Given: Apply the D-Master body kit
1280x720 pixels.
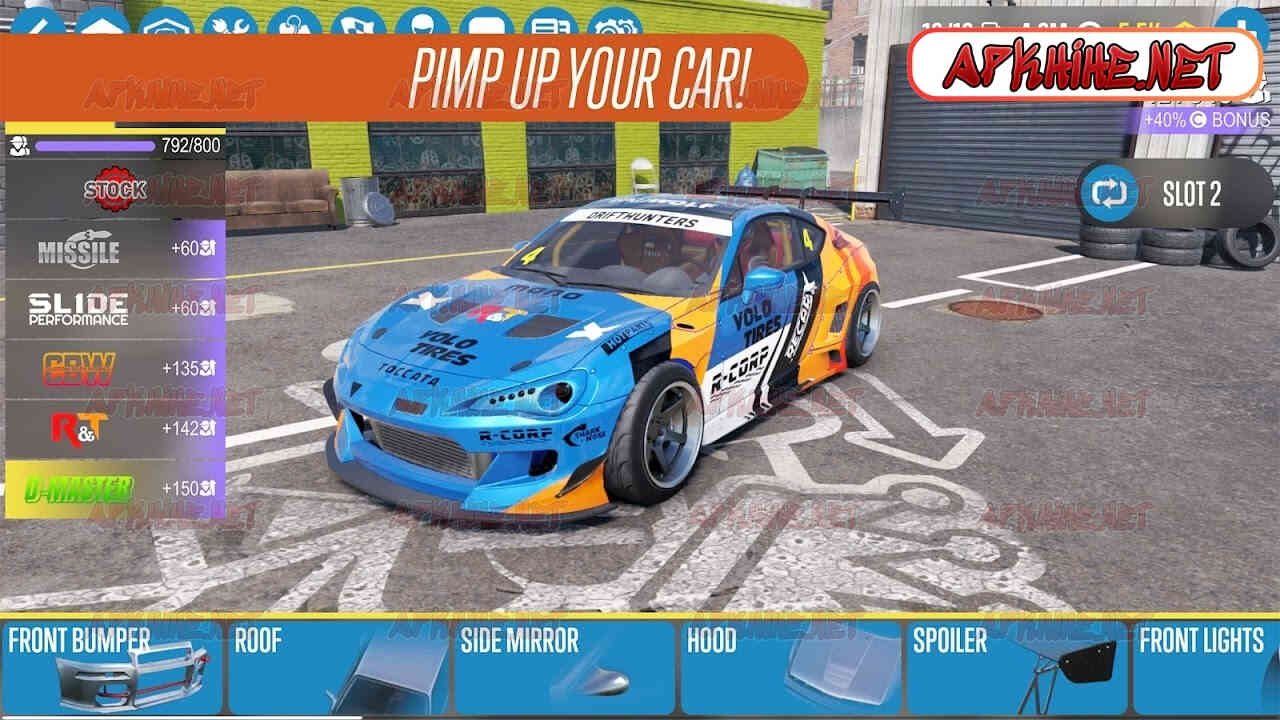Looking at the screenshot, I should (115, 489).
